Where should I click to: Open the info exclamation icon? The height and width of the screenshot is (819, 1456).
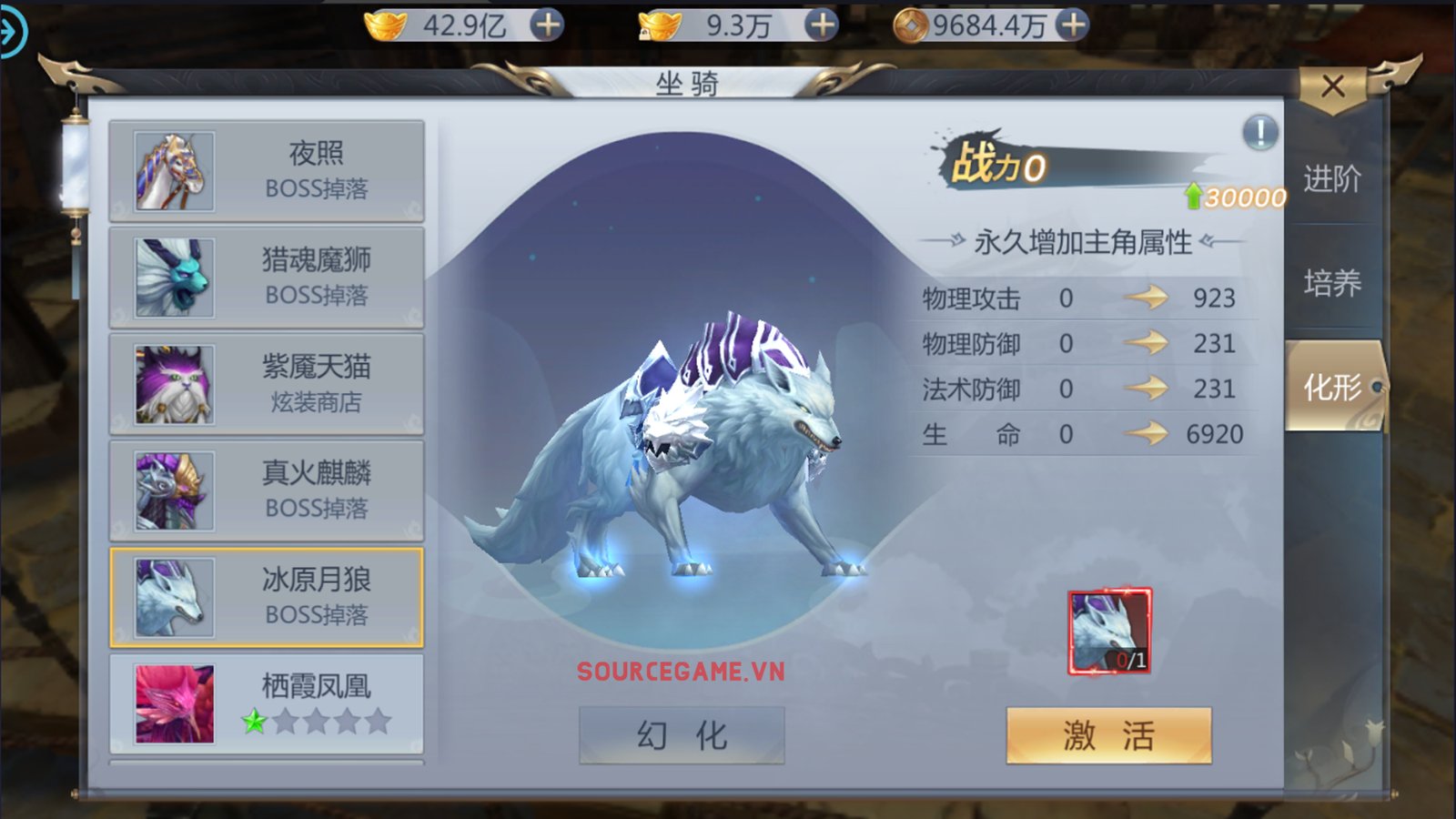click(1260, 133)
